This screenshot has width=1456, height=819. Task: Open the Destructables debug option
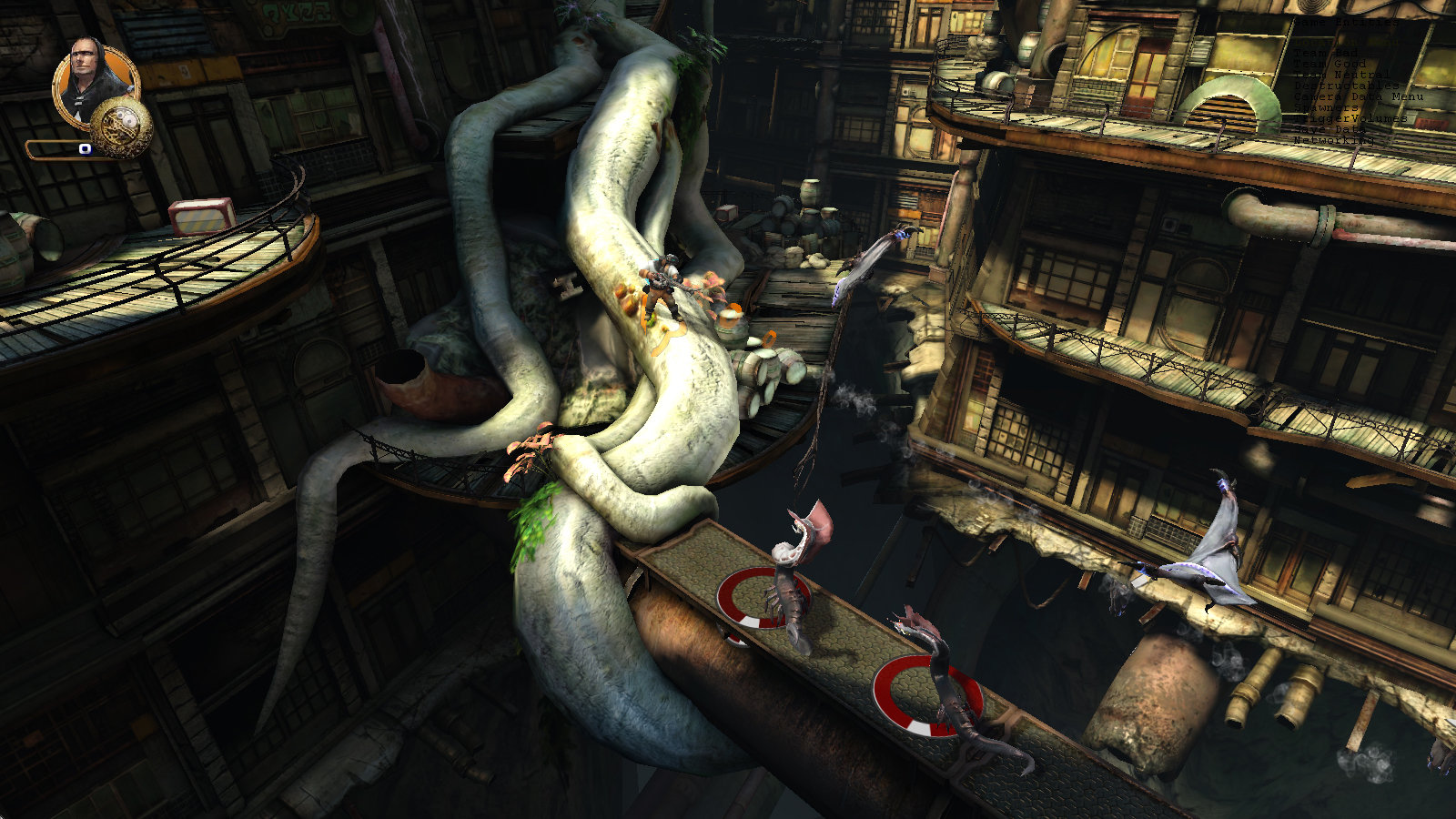coord(1346,86)
